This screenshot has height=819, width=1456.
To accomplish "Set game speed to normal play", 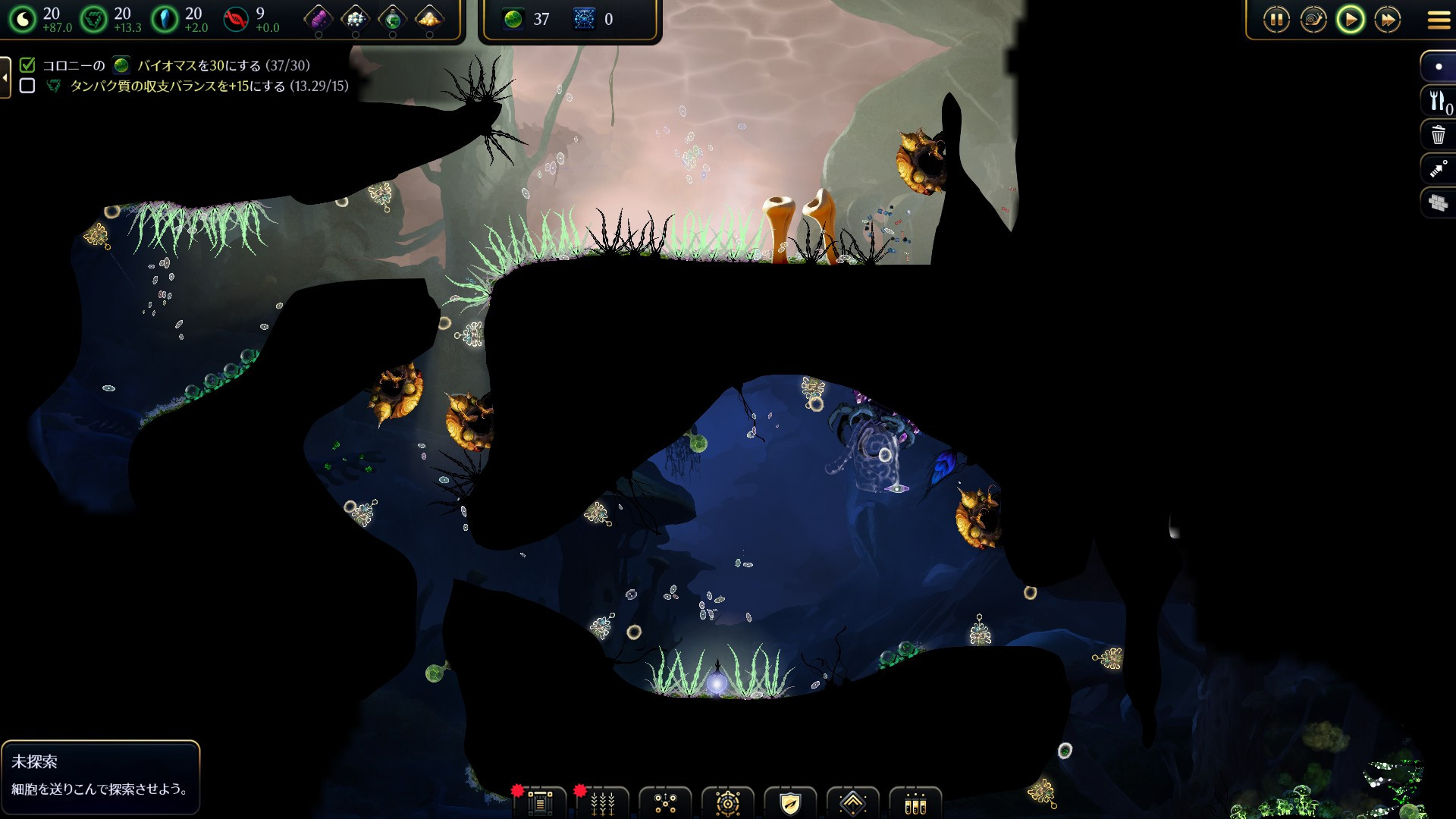I will [1351, 20].
